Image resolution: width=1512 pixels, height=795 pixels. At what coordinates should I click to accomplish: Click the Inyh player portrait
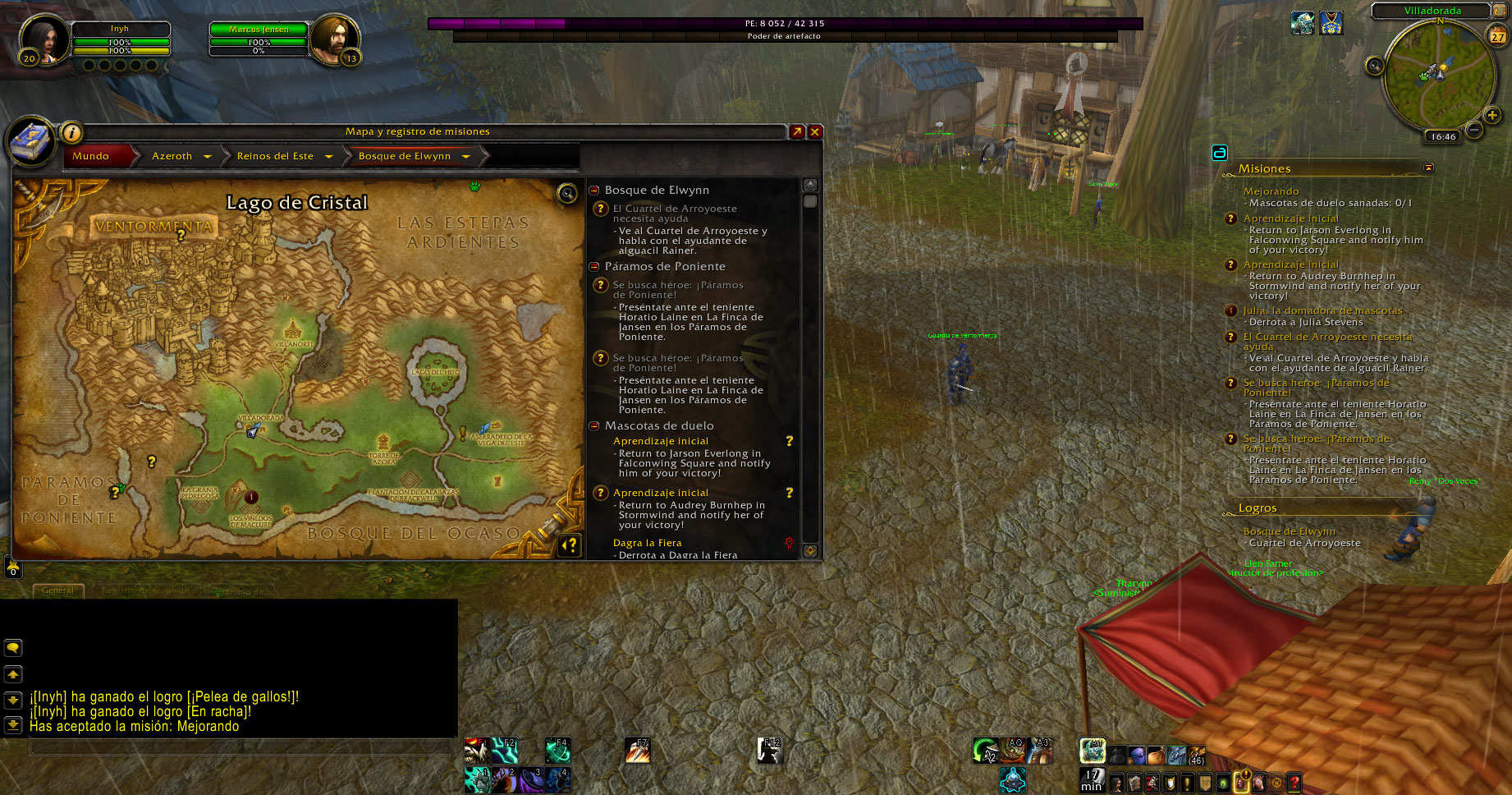[x=39, y=39]
